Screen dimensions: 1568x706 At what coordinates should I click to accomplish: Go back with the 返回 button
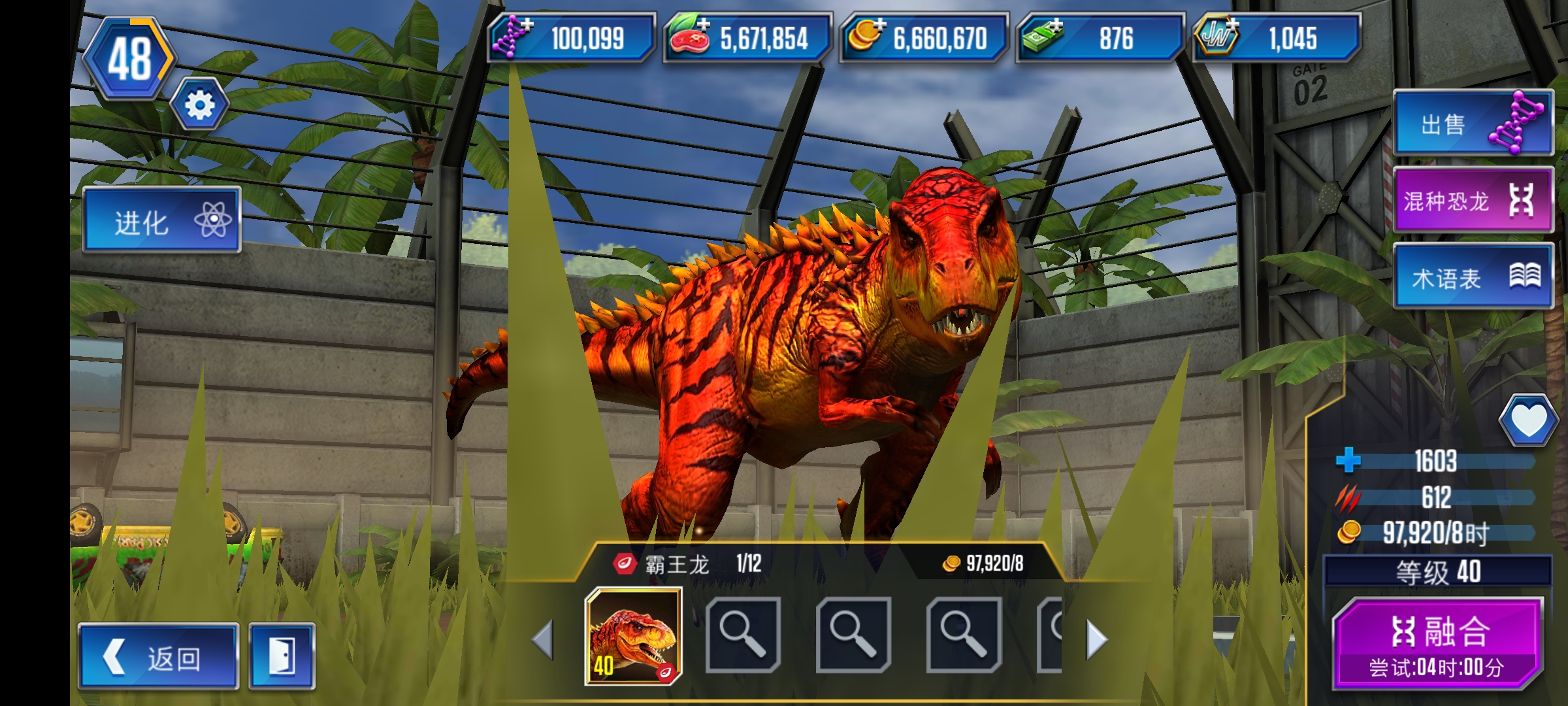159,656
